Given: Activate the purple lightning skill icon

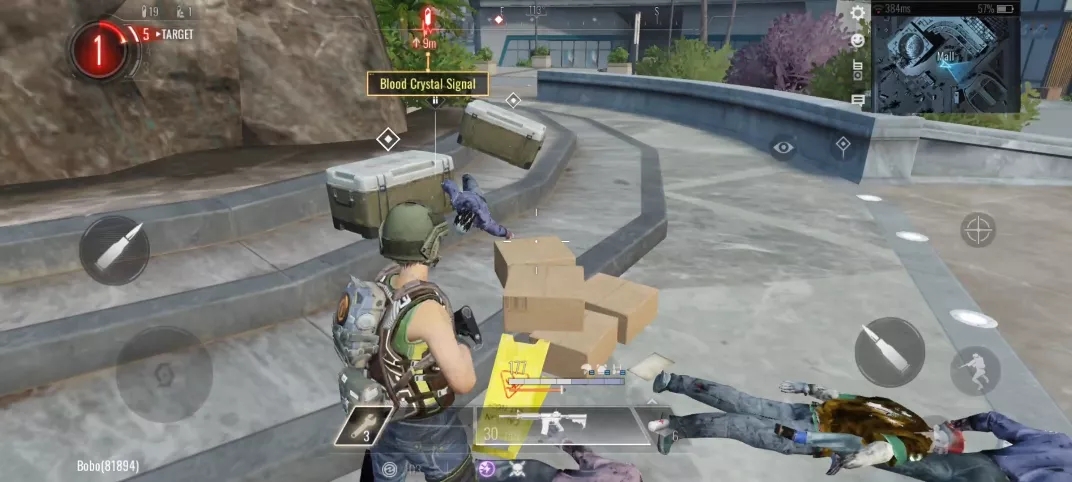Looking at the screenshot, I should pos(485,467).
